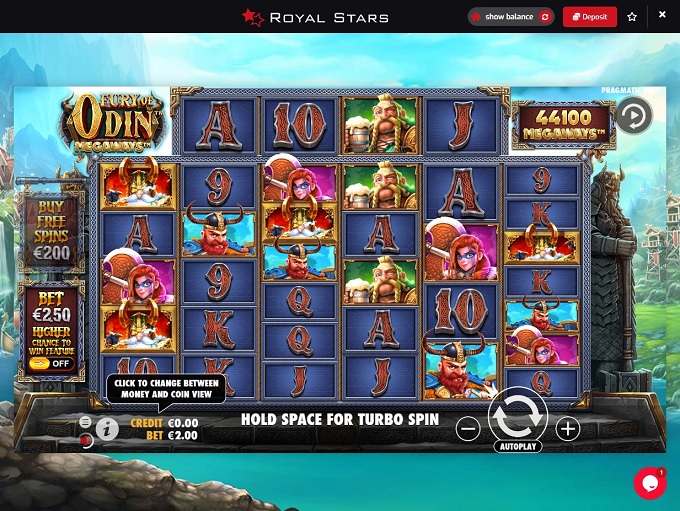Add game to favorites with the star
The height and width of the screenshot is (511, 680).
[x=632, y=17]
